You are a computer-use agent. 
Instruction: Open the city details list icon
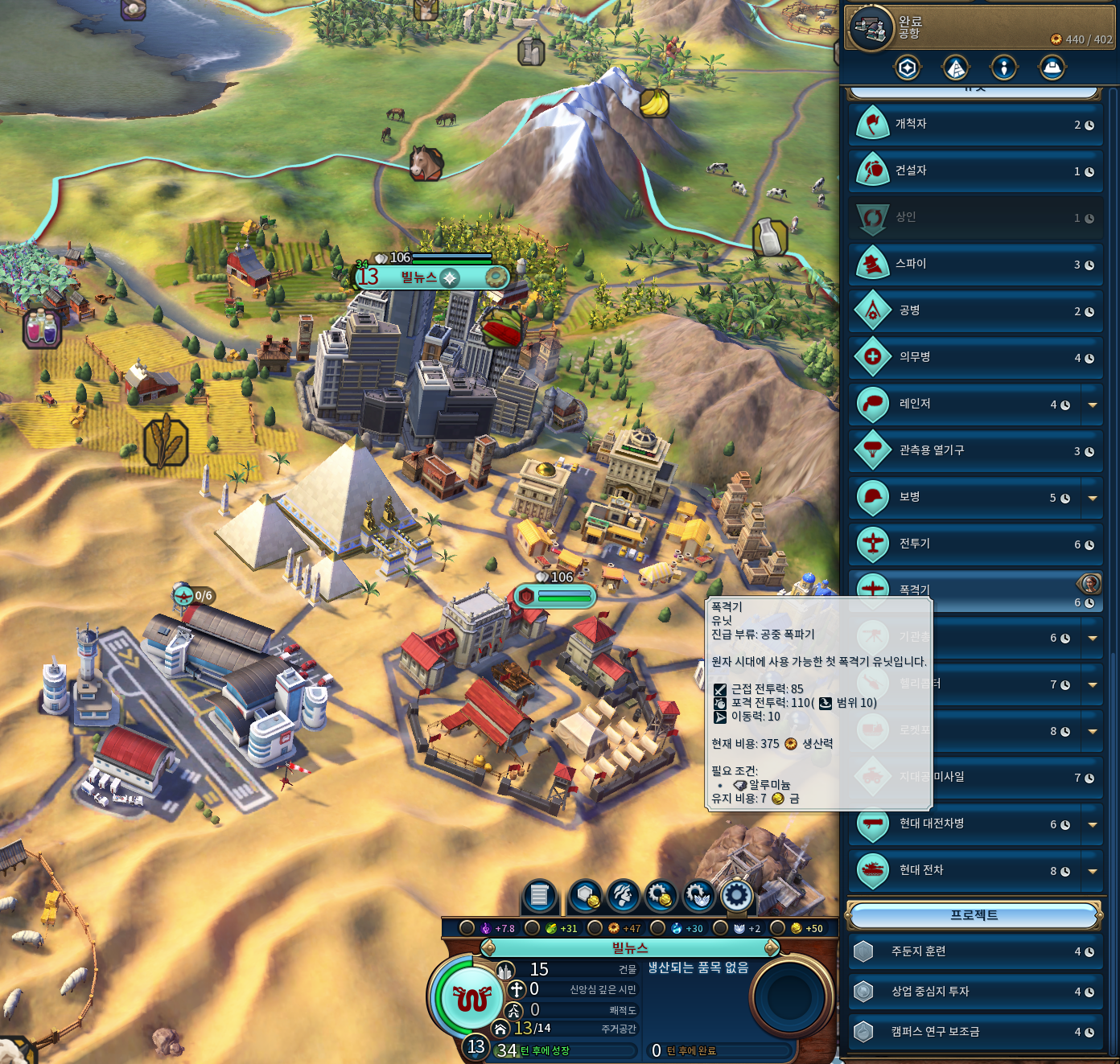pos(540,895)
